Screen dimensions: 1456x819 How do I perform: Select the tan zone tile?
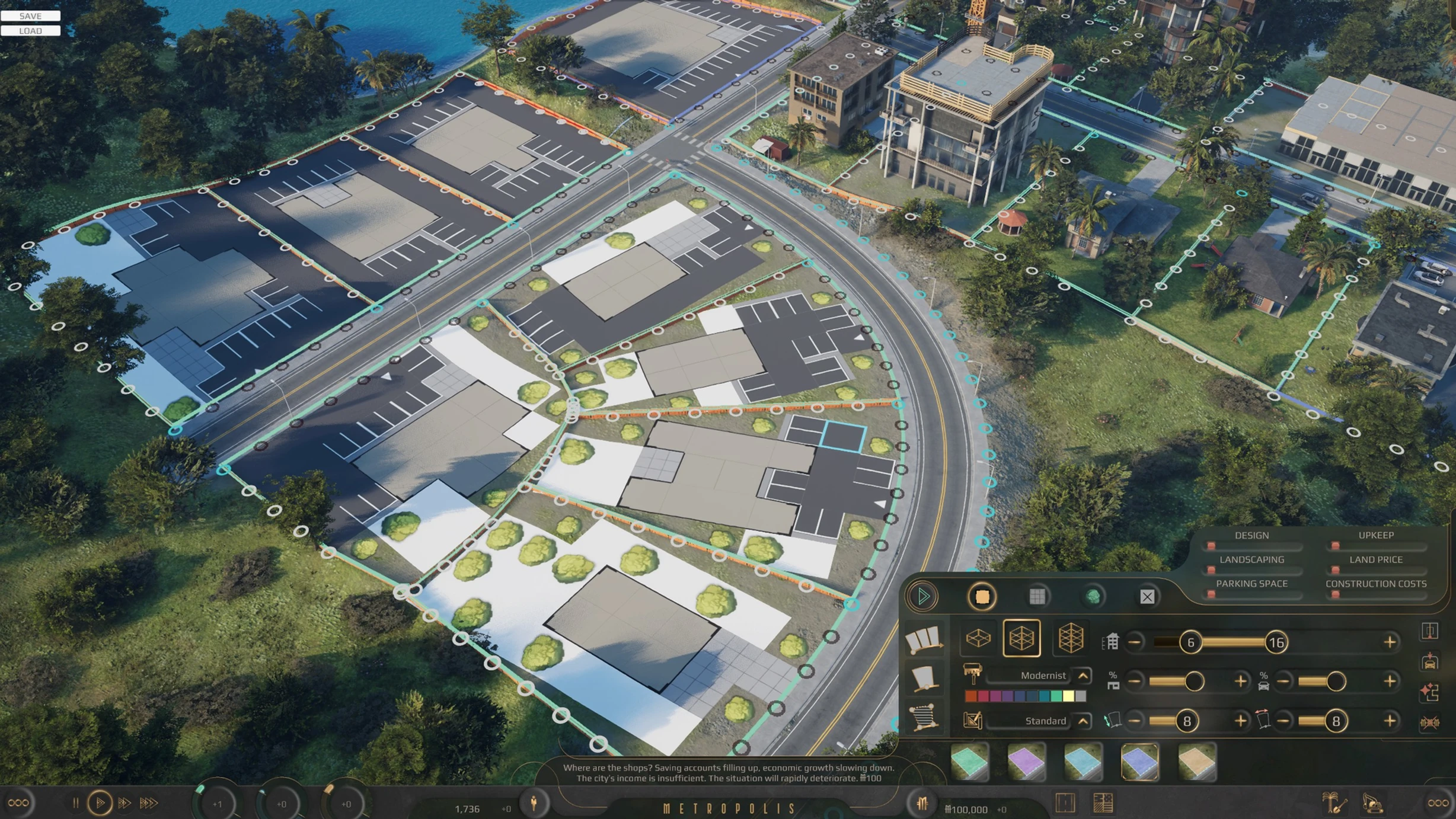click(x=1197, y=762)
